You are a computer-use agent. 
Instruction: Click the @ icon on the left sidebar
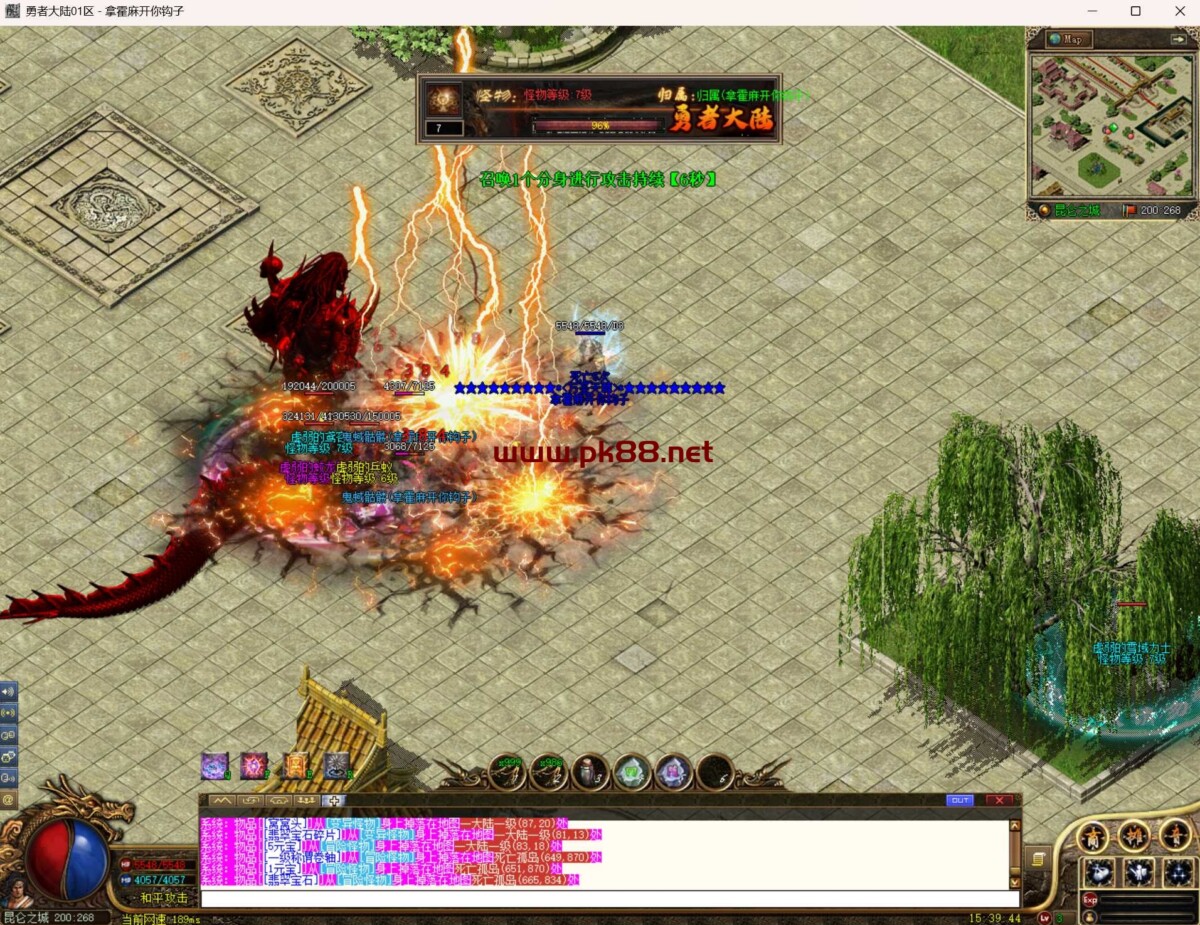pyautogui.click(x=8, y=799)
